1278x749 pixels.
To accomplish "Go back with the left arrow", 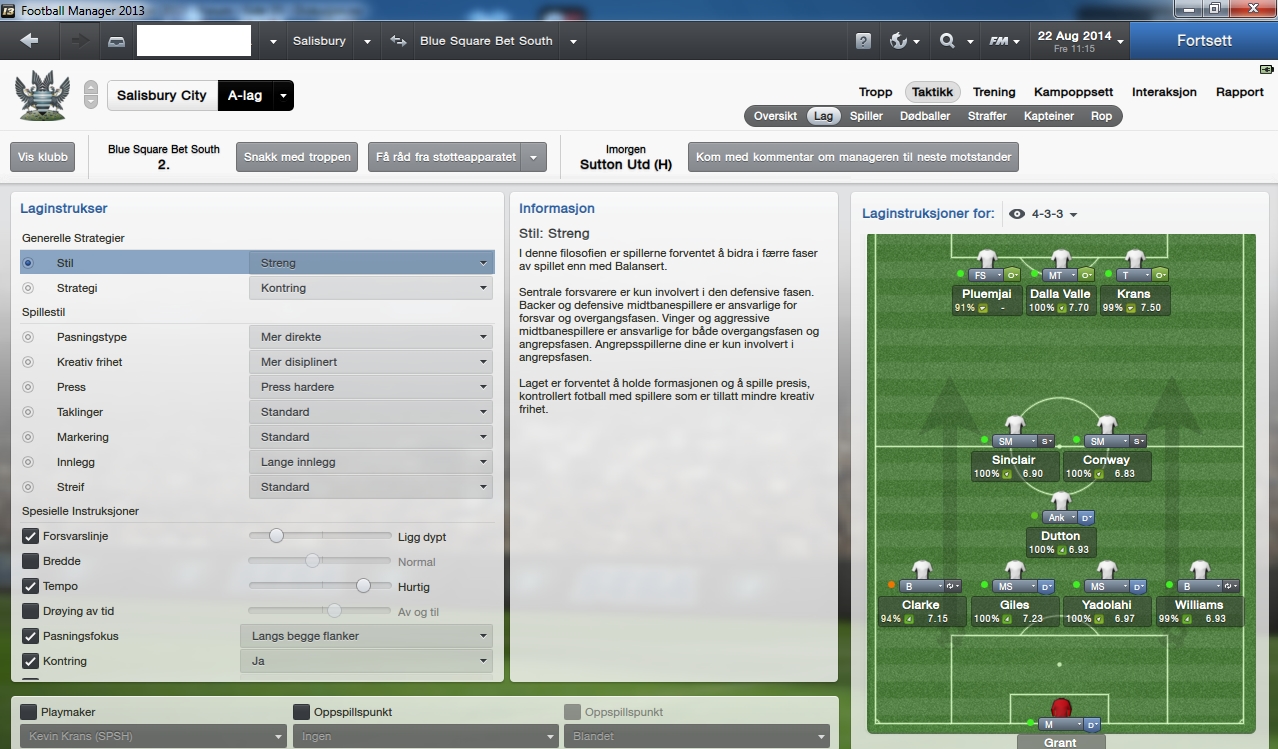I will [29, 41].
